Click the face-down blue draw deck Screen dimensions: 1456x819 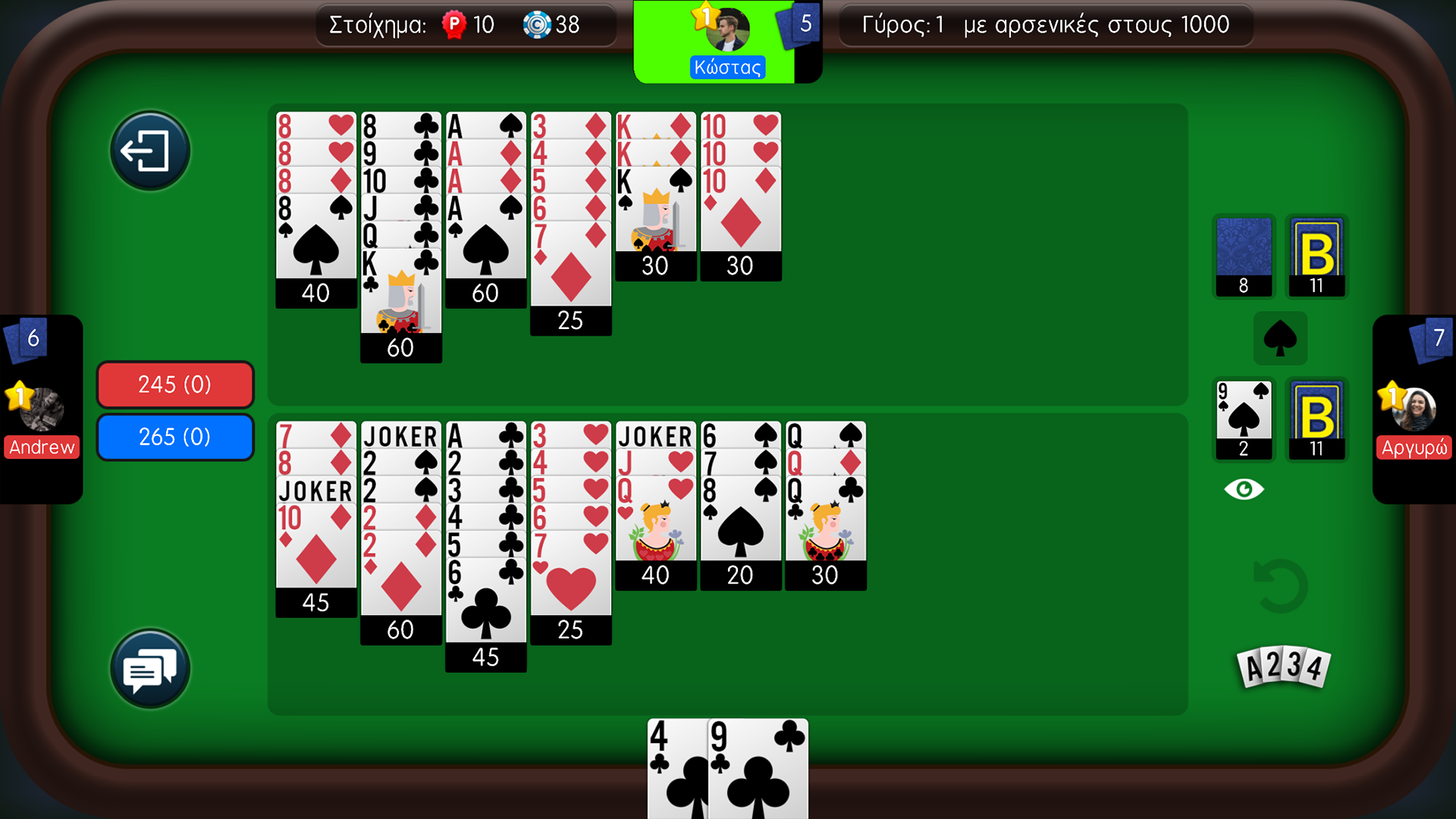point(1244,254)
